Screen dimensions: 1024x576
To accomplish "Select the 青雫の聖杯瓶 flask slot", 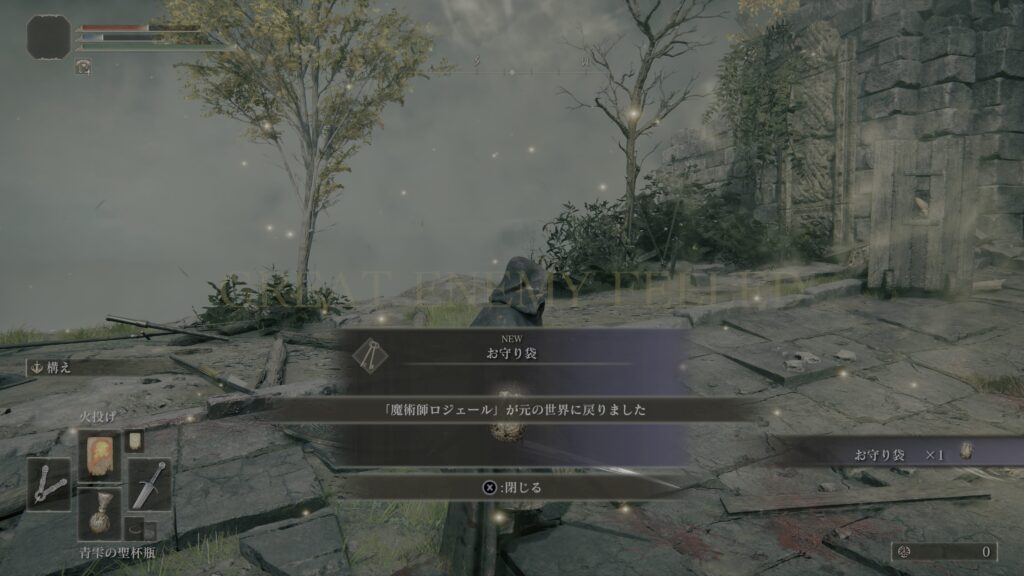I will pos(98,513).
